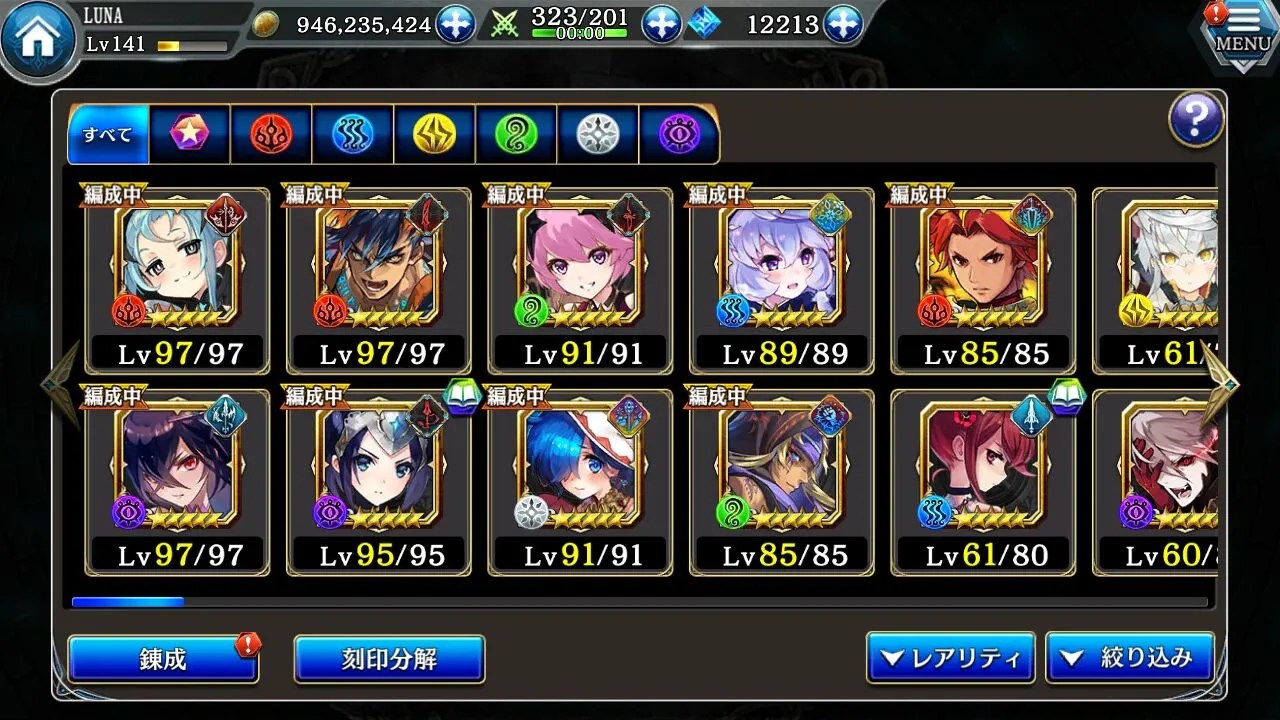Open the 刻印分解 button
This screenshot has width=1280, height=720.
[389, 659]
